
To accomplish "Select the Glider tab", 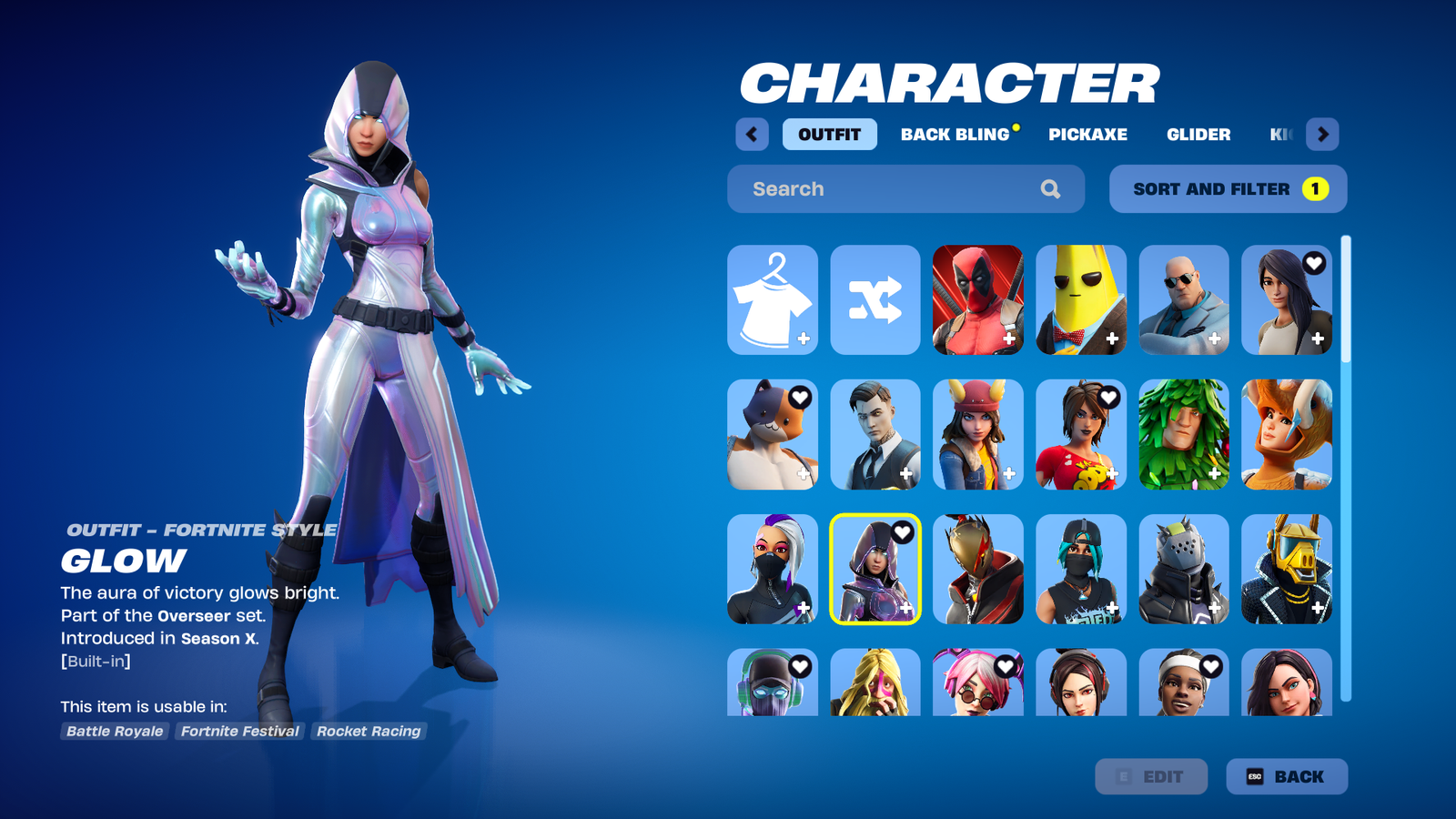I will coord(1198,135).
